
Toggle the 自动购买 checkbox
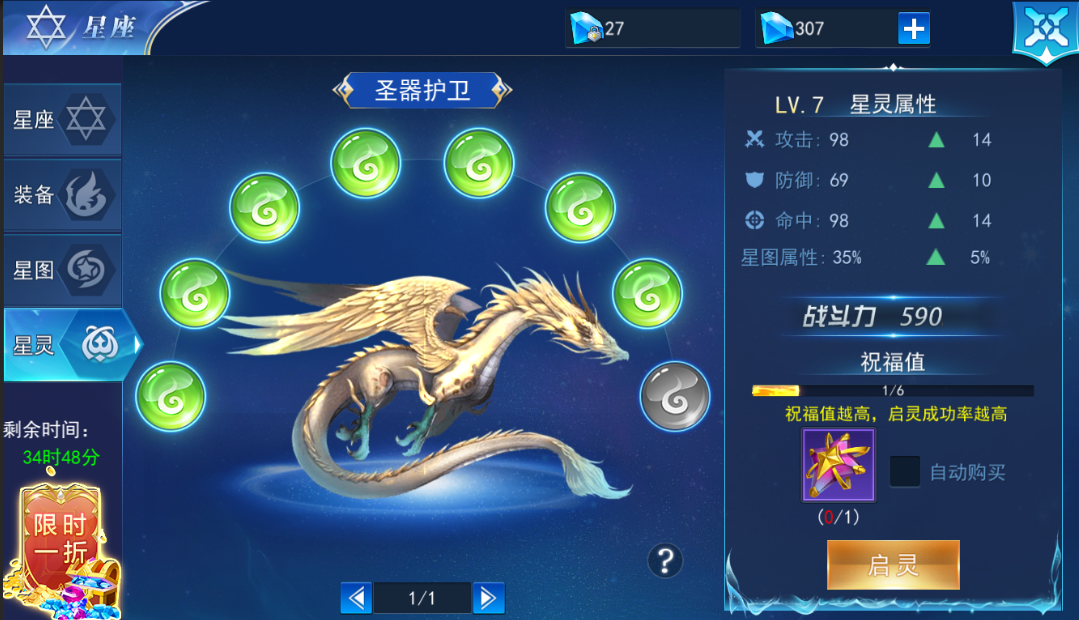(x=905, y=472)
